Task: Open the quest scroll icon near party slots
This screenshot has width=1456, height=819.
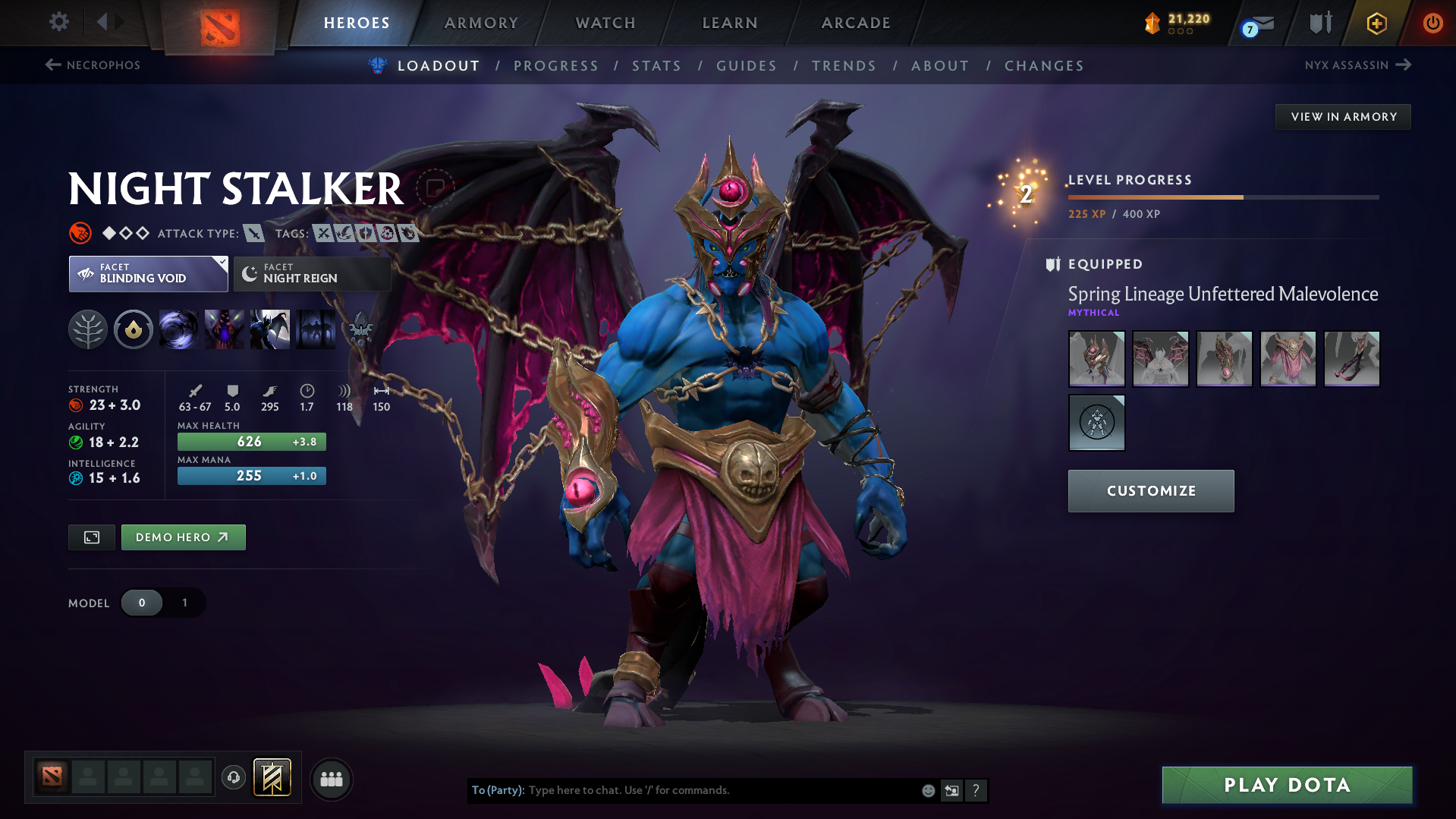Action: 272,778
